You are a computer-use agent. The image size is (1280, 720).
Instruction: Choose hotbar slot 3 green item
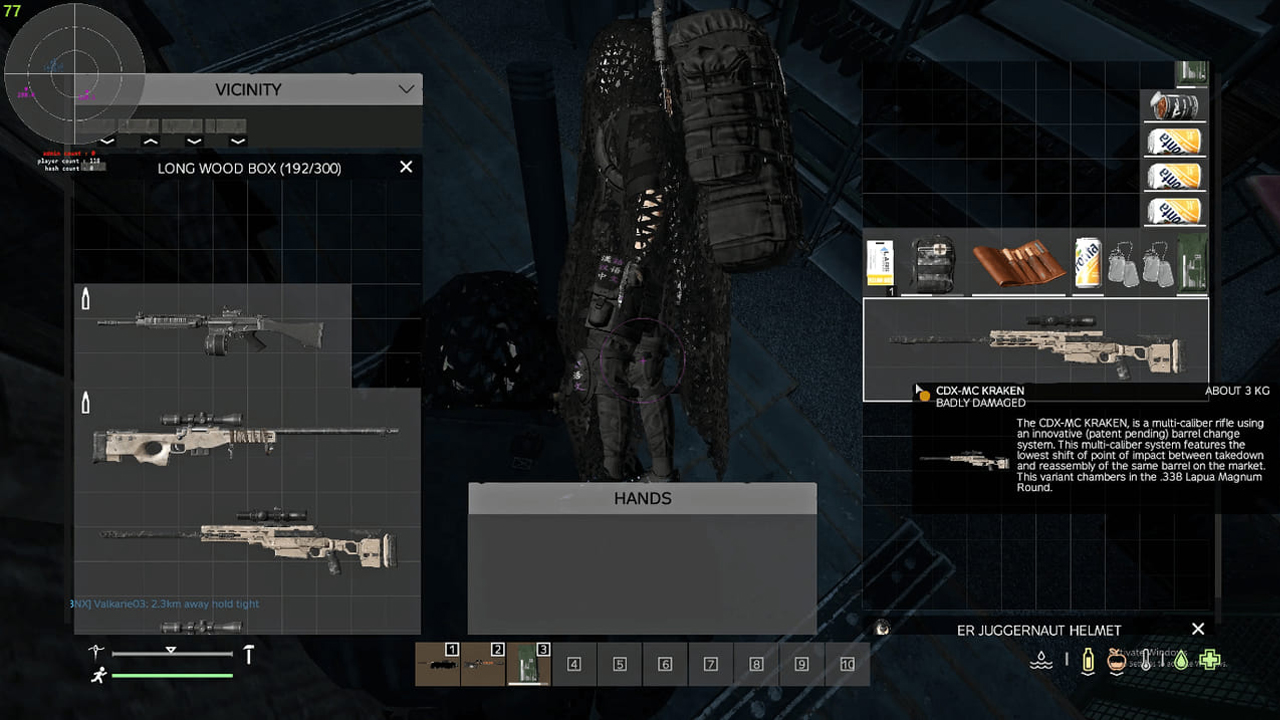pos(529,664)
